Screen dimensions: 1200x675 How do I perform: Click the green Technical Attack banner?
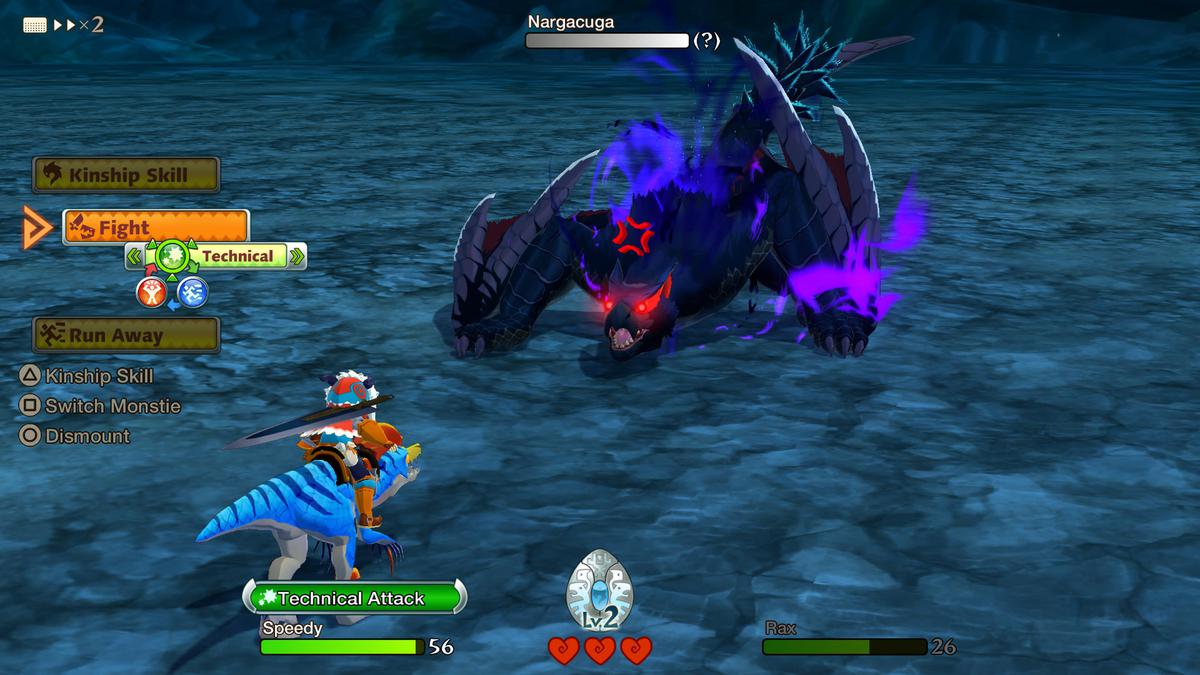pyautogui.click(x=354, y=598)
